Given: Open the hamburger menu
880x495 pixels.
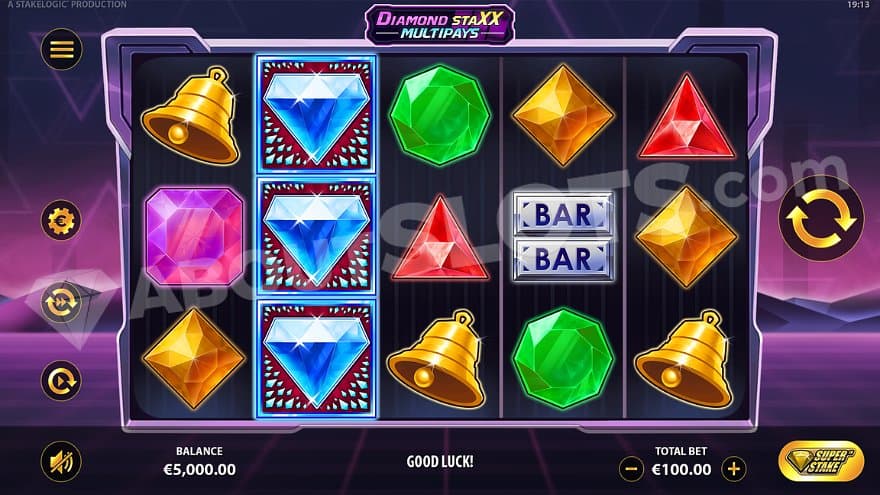Looking at the screenshot, I should pos(61,50).
